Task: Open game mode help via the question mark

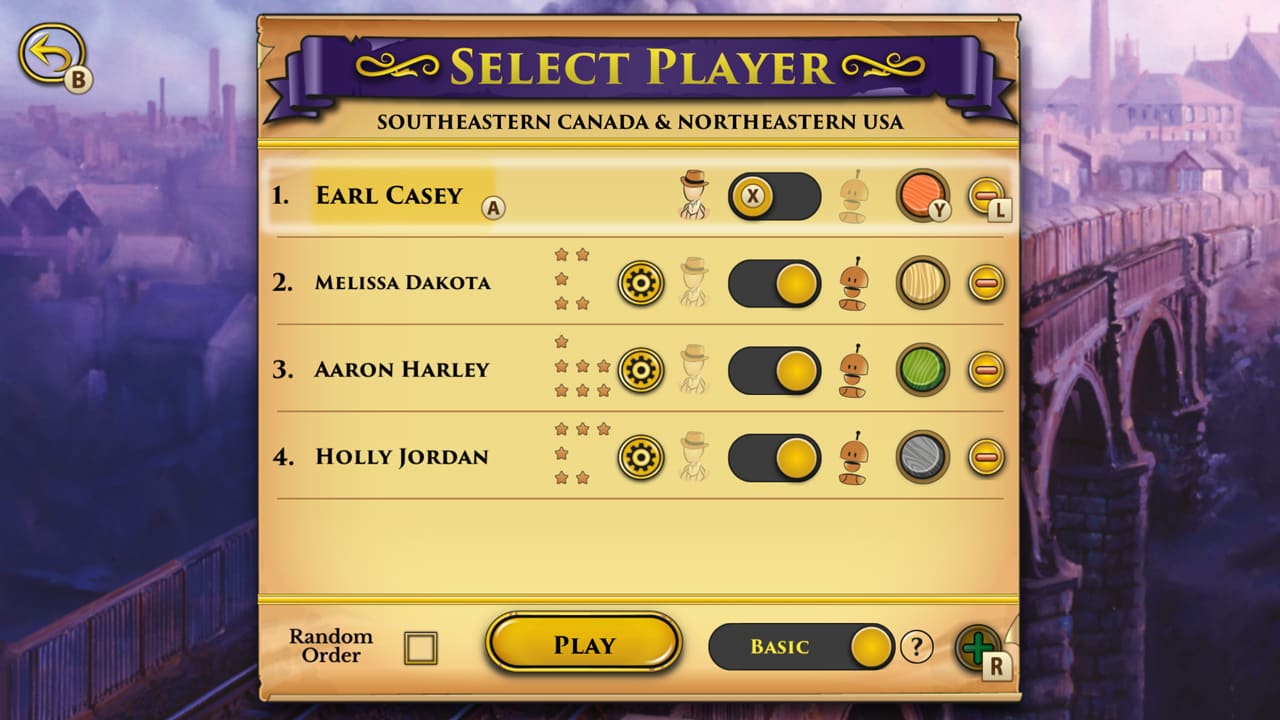Action: pyautogui.click(x=916, y=646)
